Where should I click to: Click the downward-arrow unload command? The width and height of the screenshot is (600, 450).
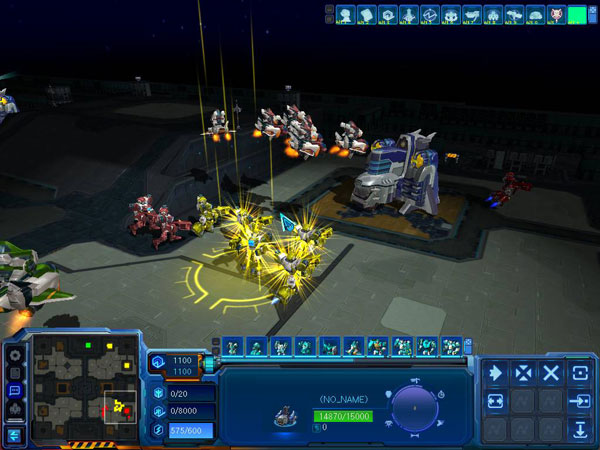579,430
